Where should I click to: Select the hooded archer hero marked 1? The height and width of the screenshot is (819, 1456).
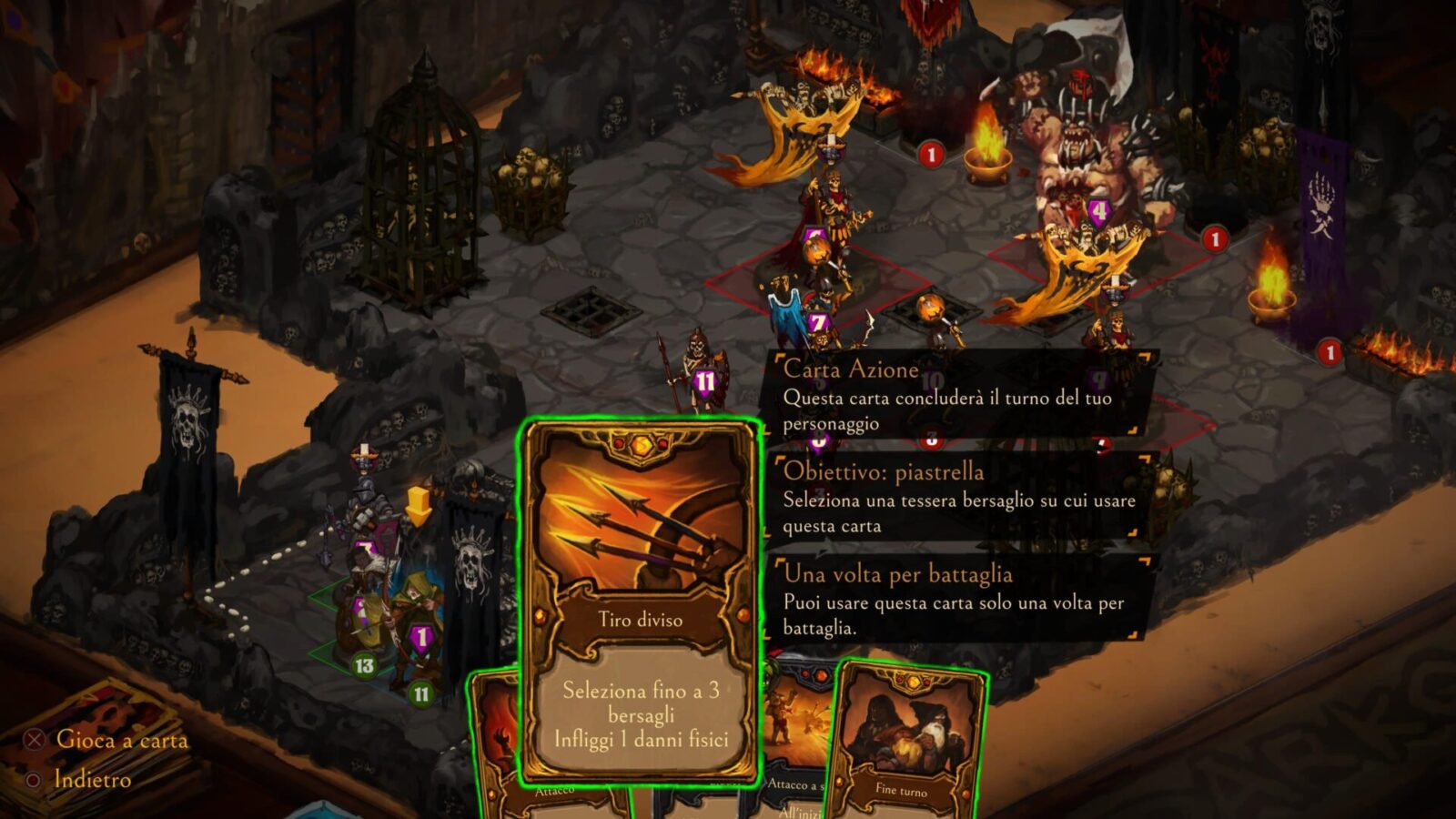coord(414,619)
